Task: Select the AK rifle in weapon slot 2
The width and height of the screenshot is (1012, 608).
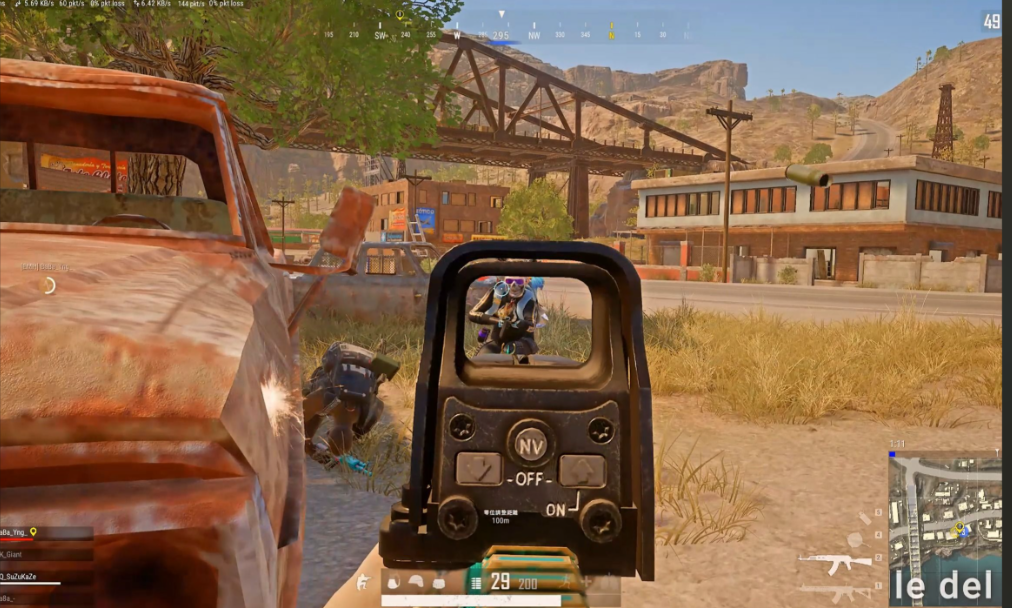Action: click(x=834, y=563)
